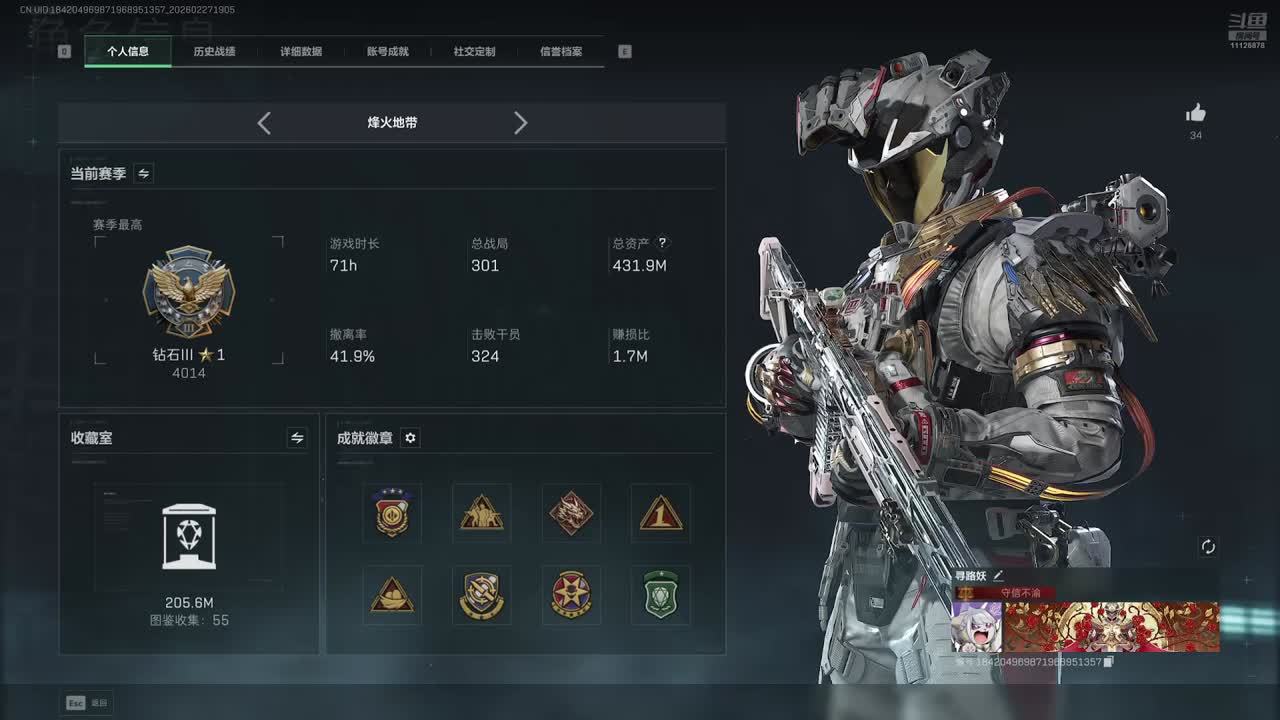
Task: Select the green shield achievement badge
Action: point(661,595)
